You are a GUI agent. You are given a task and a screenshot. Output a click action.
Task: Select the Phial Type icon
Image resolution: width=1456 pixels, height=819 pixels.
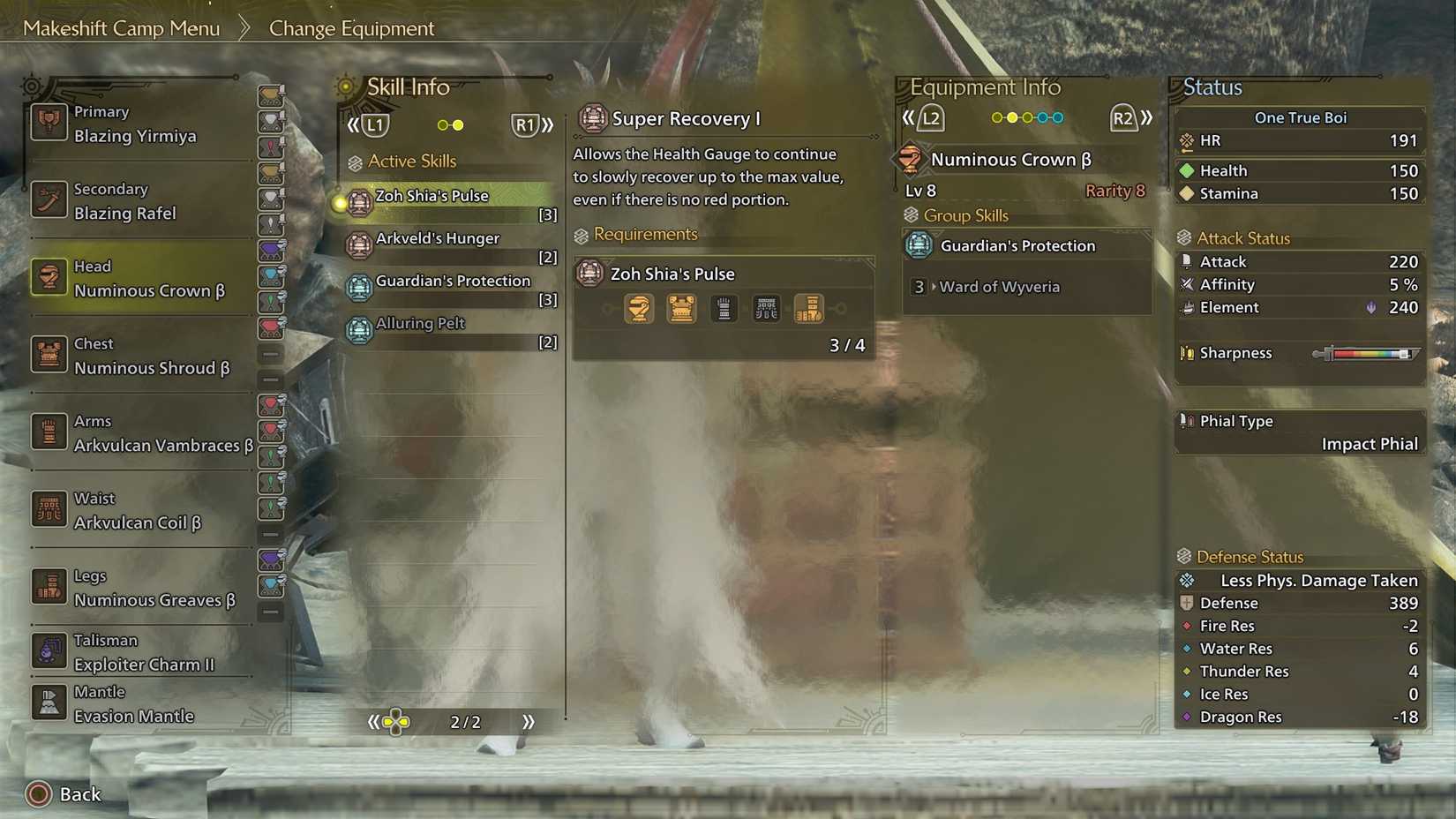[1186, 421]
